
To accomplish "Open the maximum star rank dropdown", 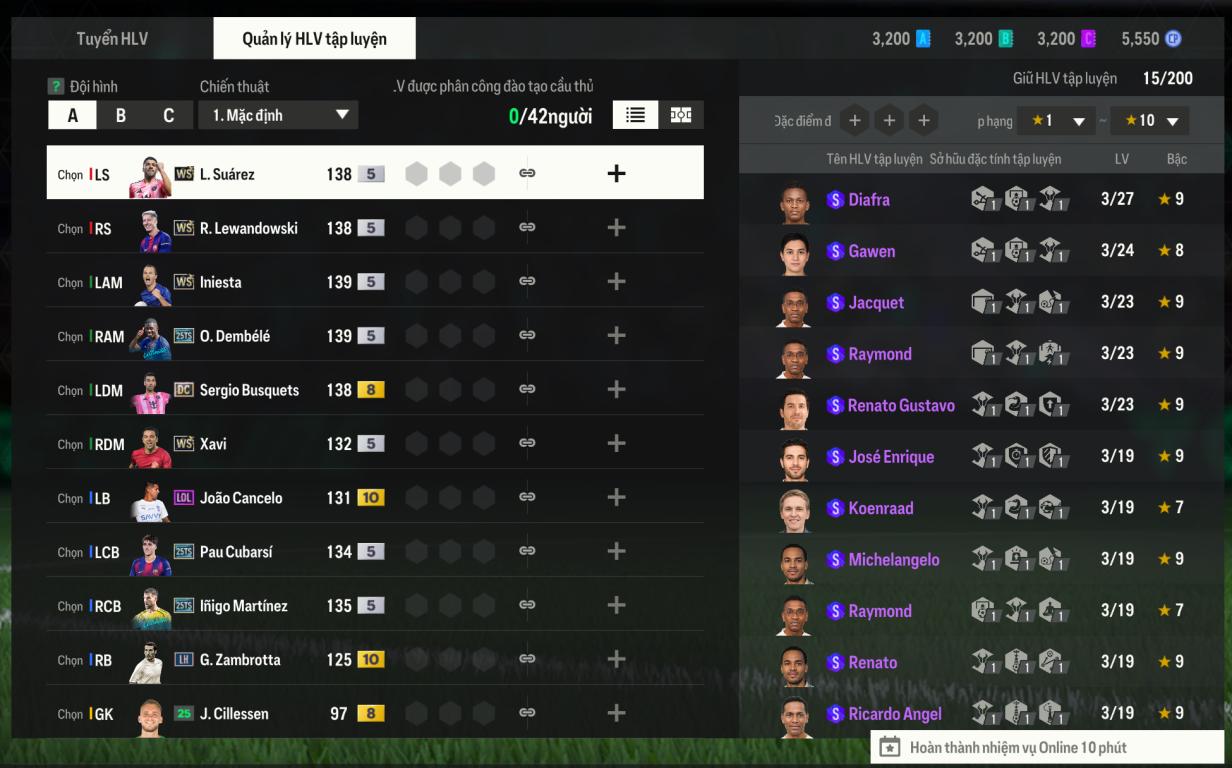I will 1150,121.
